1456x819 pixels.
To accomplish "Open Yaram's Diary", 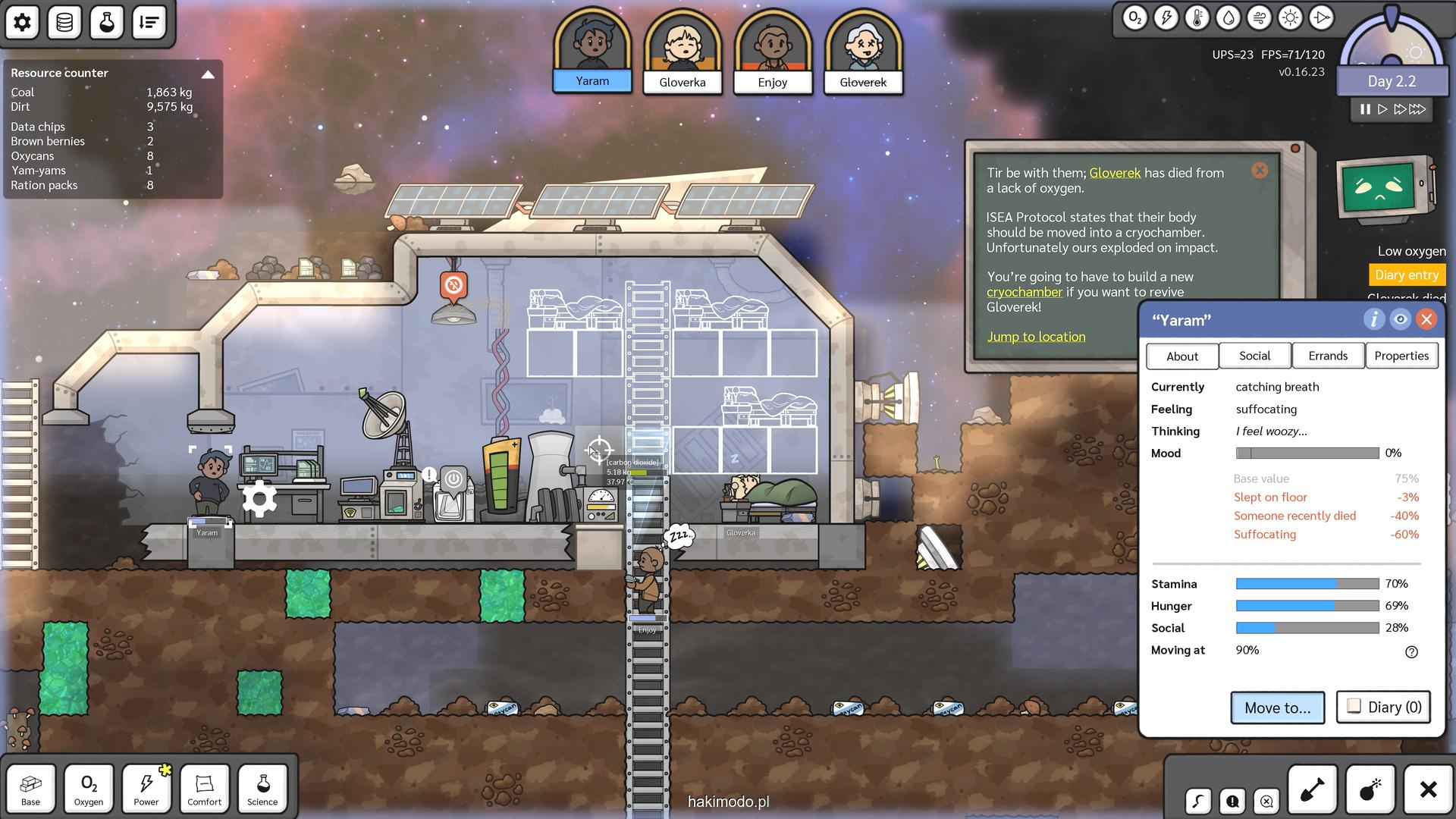I will (1383, 707).
